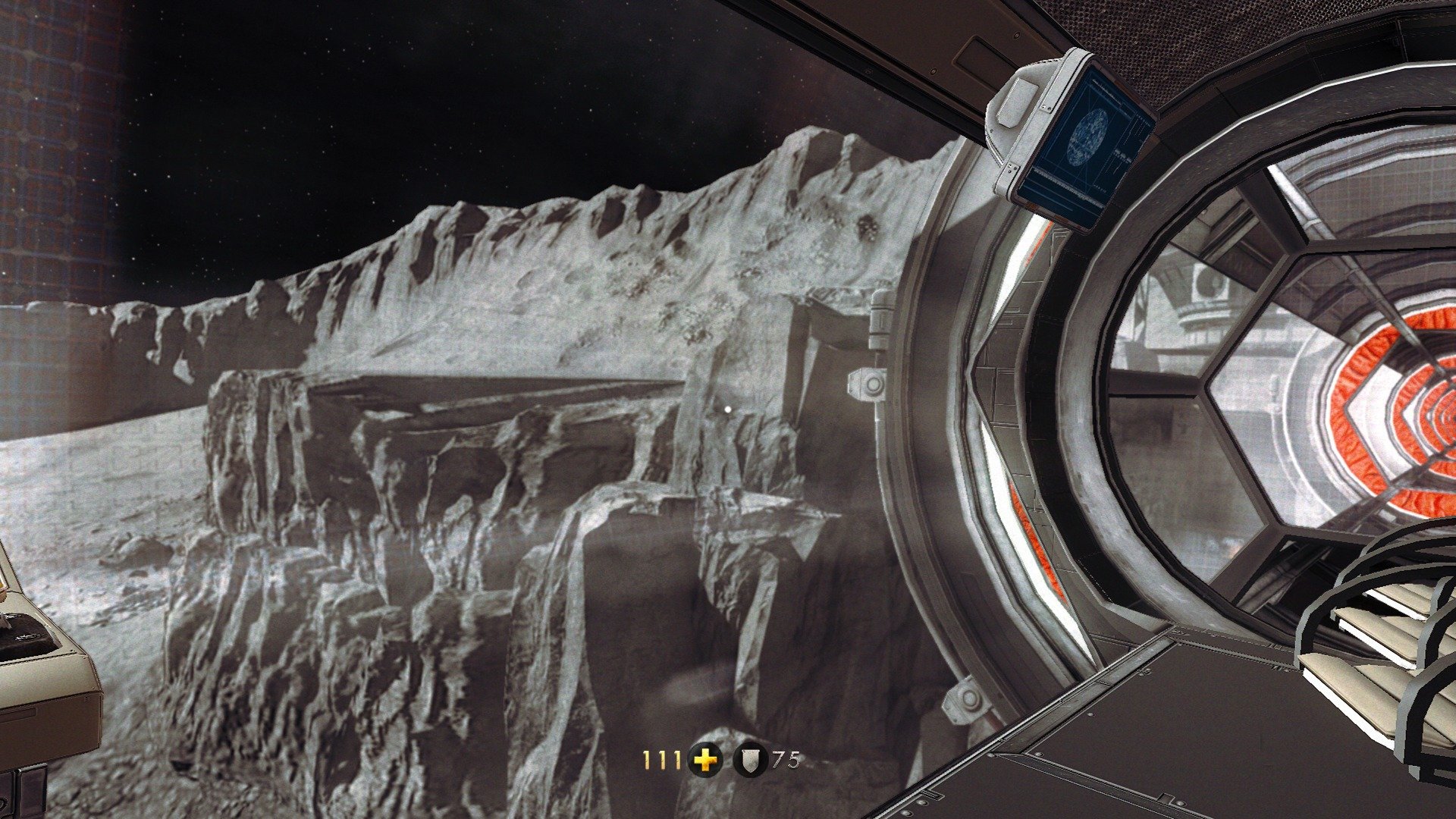Viewport: 1456px width, 819px height.
Task: Click the silver armor shield icon
Action: 751,760
